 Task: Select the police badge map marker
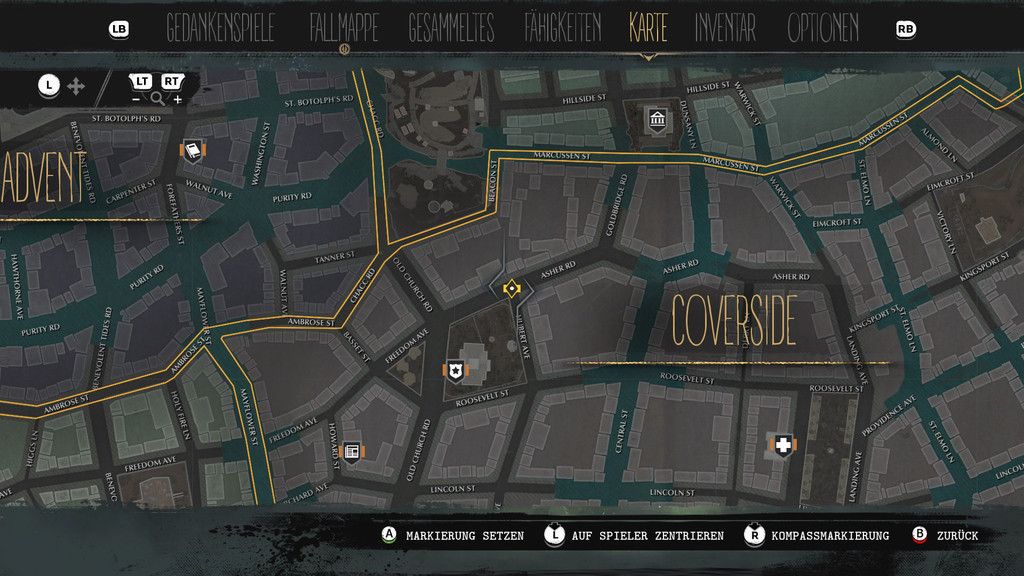point(456,370)
